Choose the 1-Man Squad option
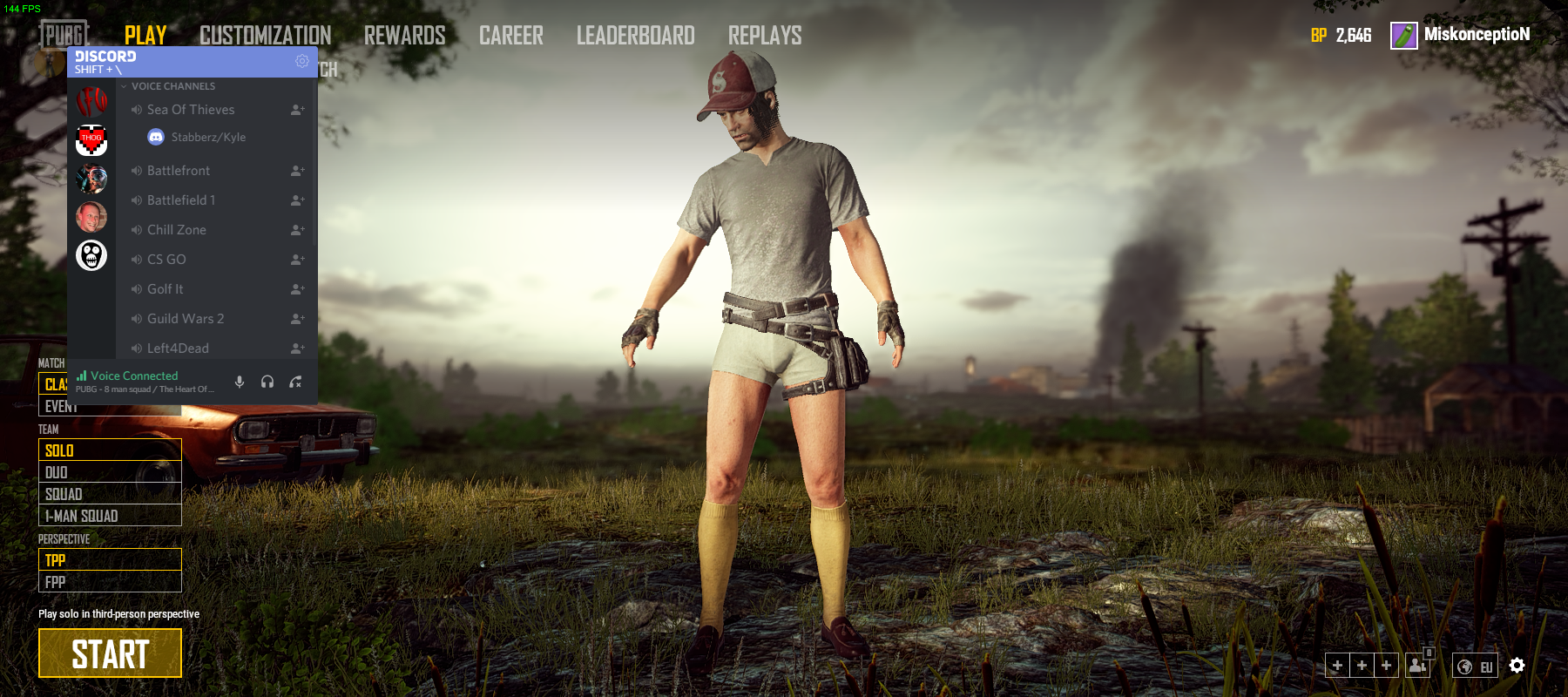This screenshot has height=697, width=1568. [110, 516]
